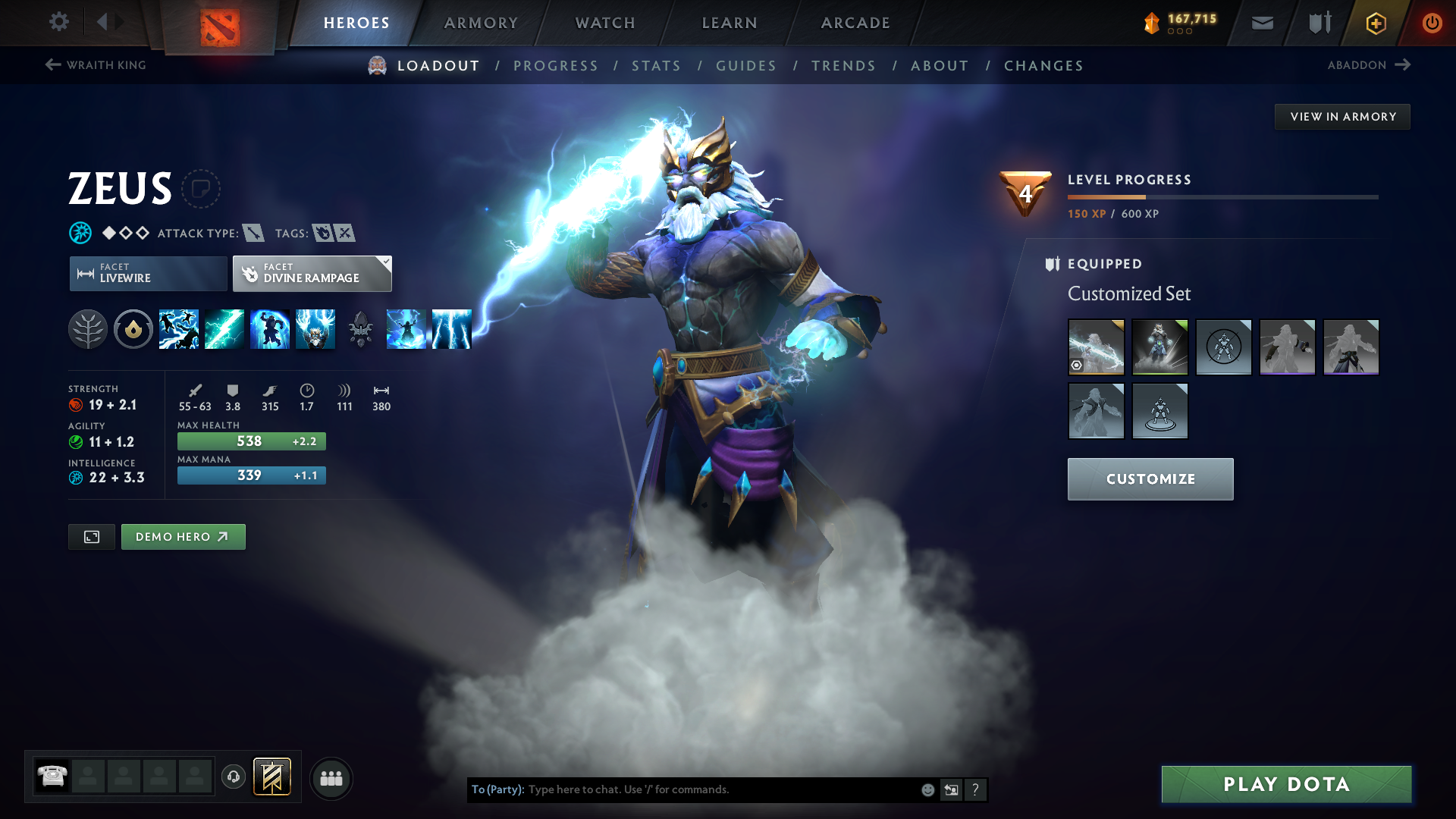Click the Level Progress XP bar

point(1221,197)
